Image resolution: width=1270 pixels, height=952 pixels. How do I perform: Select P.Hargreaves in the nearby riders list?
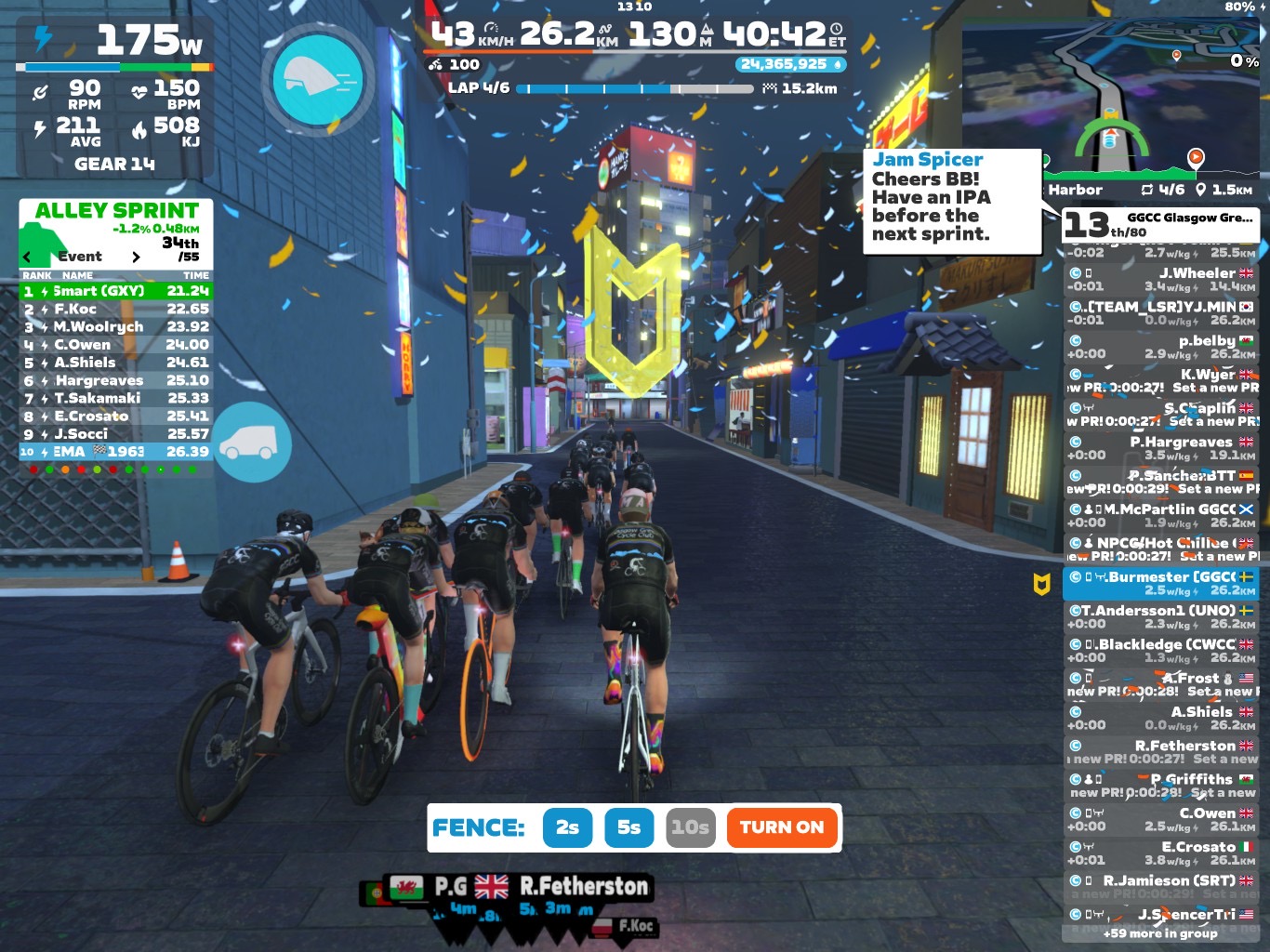point(1160,448)
